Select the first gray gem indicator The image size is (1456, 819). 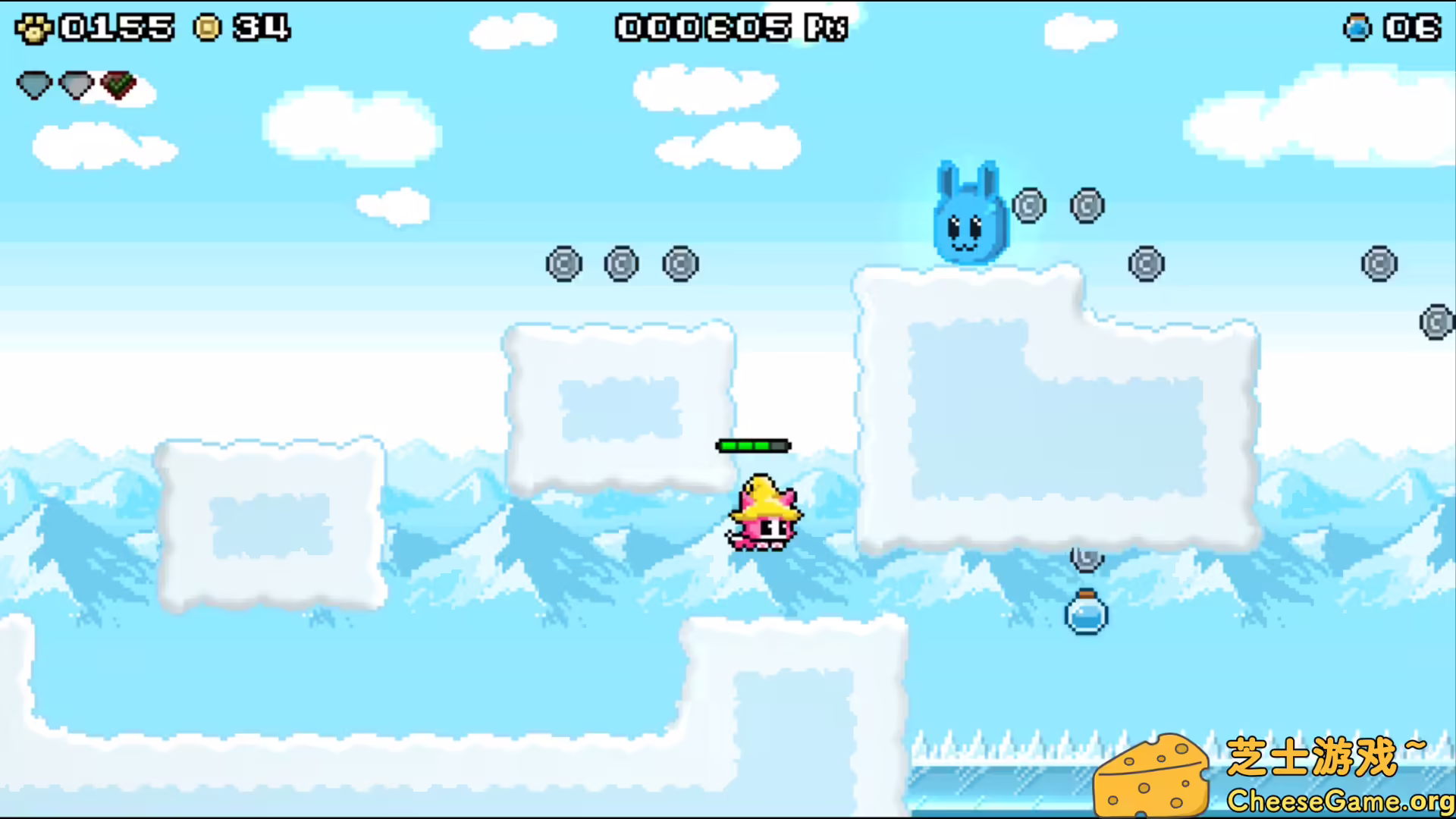[x=33, y=85]
